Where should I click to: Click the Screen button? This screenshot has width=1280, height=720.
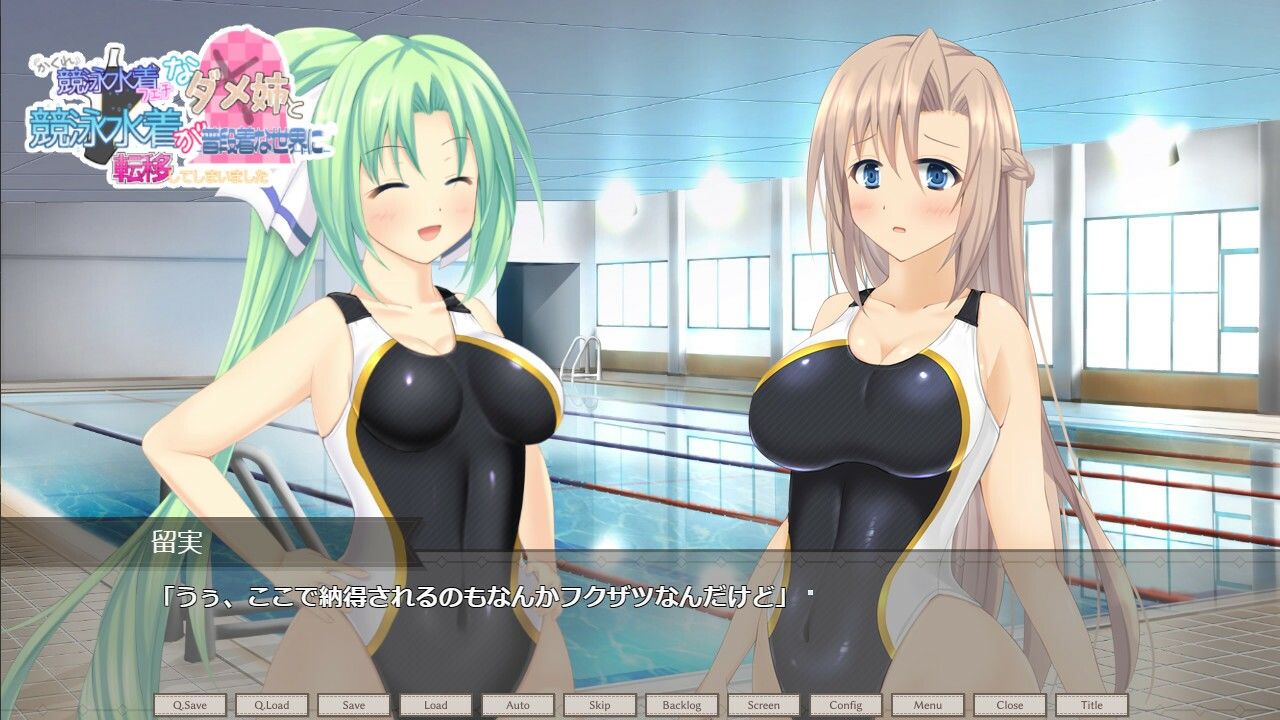coord(764,705)
